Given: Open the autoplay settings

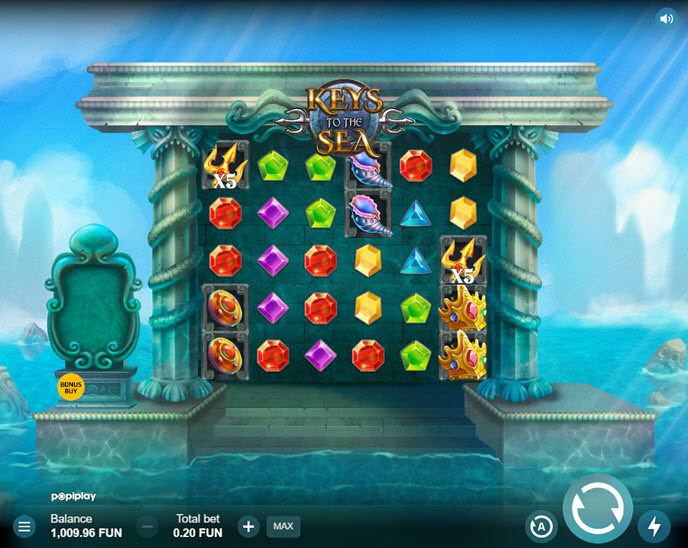Looking at the screenshot, I should point(541,526).
